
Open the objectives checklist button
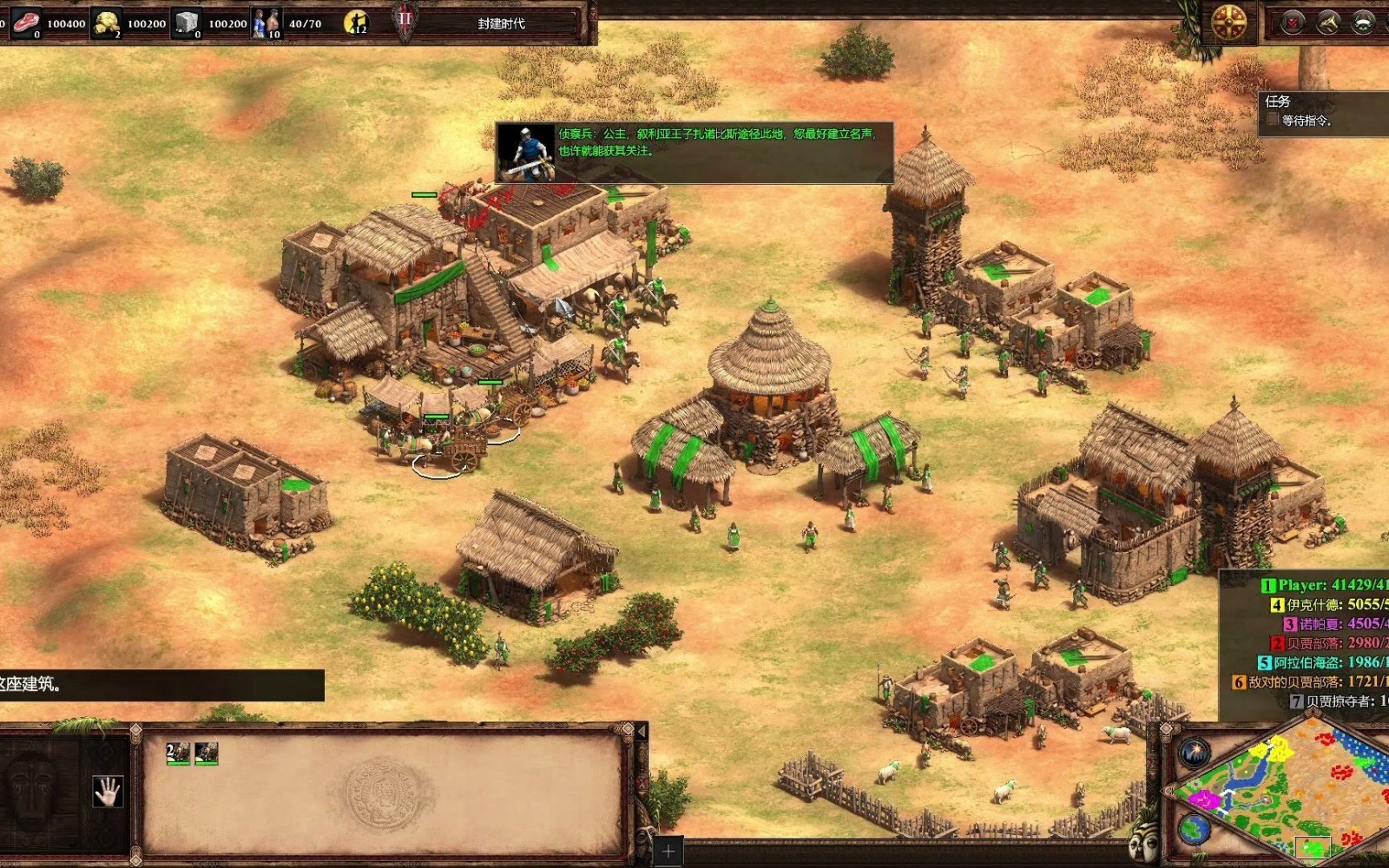[x=1293, y=23]
